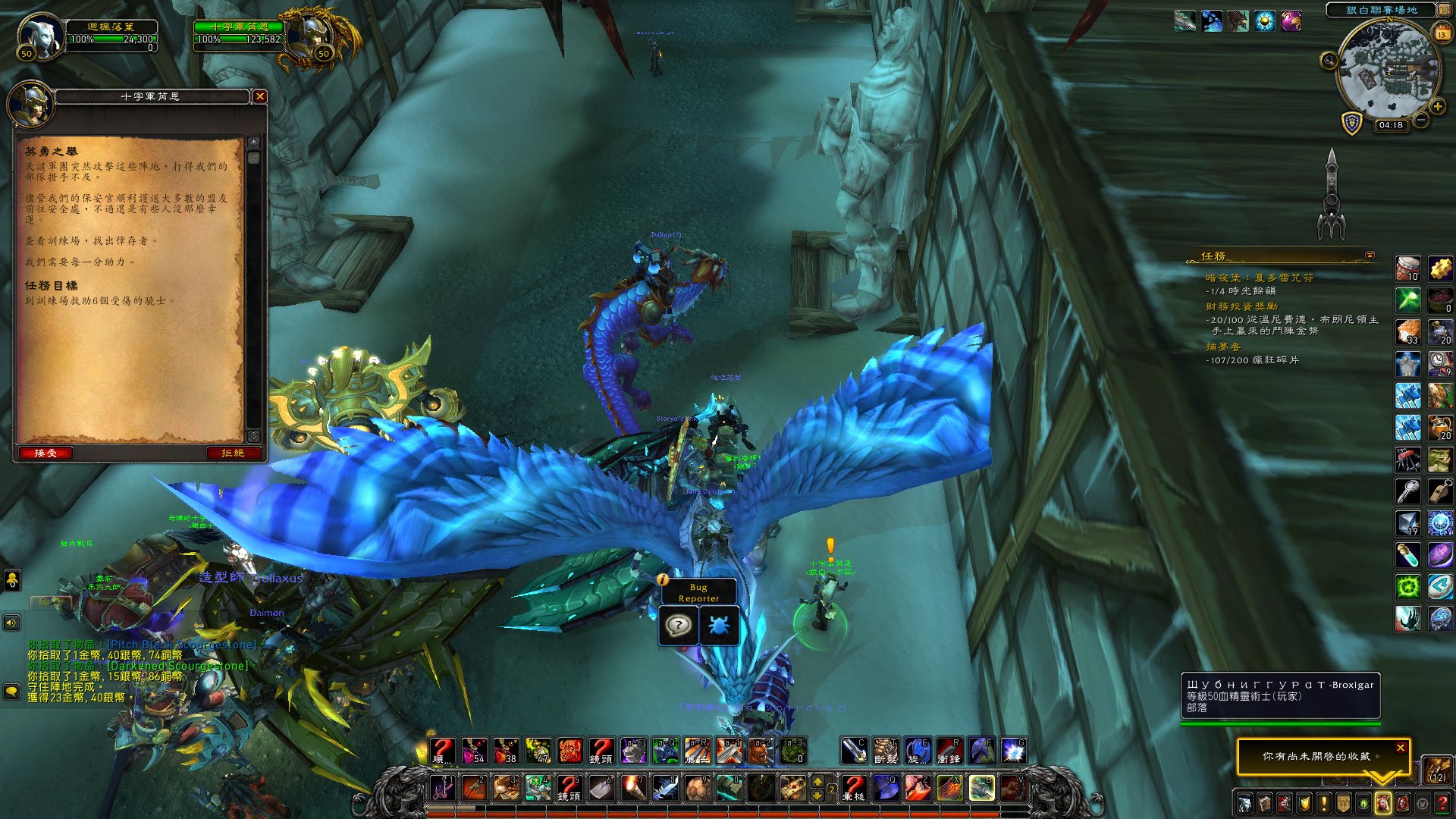Screen dimensions: 1456x819
Task: Zoom out the minimap with the minus button
Action: pyautogui.click(x=1421, y=120)
